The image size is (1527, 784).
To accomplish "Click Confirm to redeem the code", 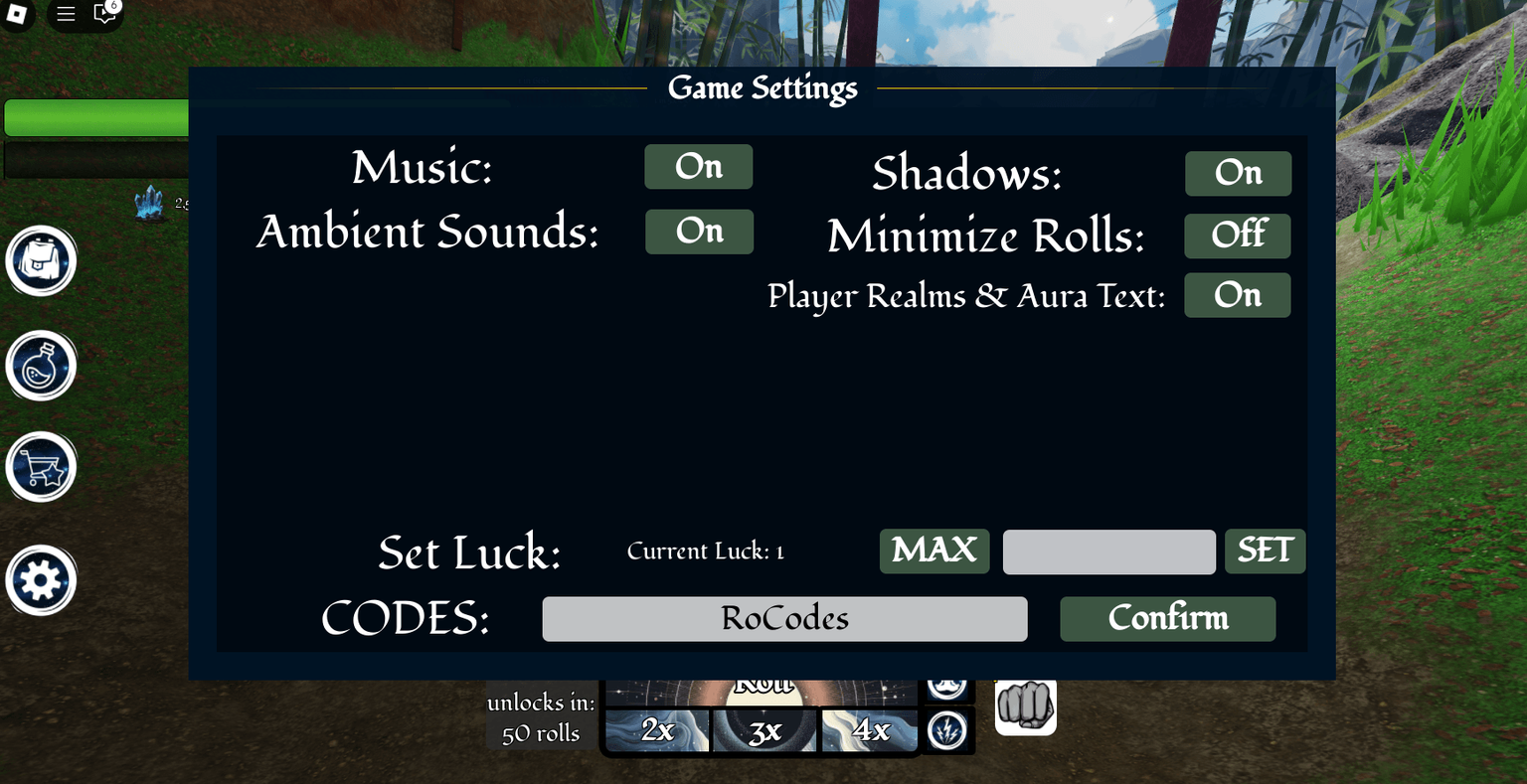I will [1167, 618].
